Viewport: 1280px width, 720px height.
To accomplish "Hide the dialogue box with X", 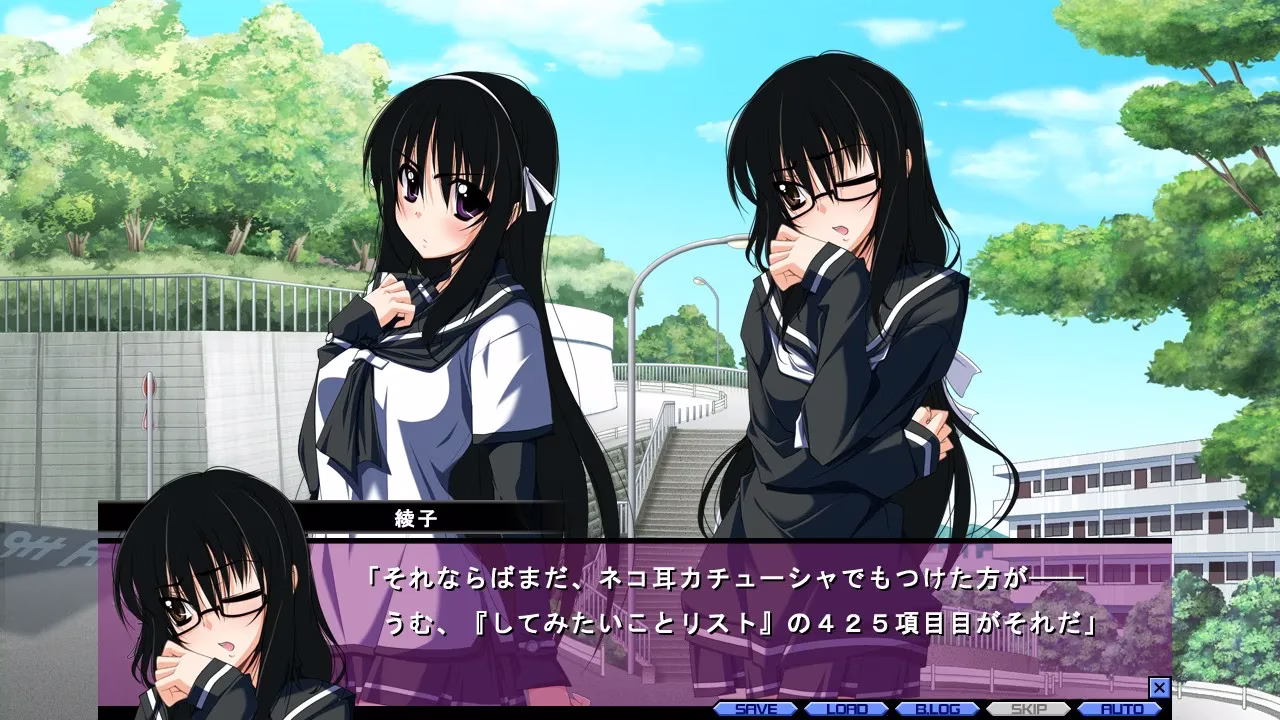I will click(x=1159, y=688).
